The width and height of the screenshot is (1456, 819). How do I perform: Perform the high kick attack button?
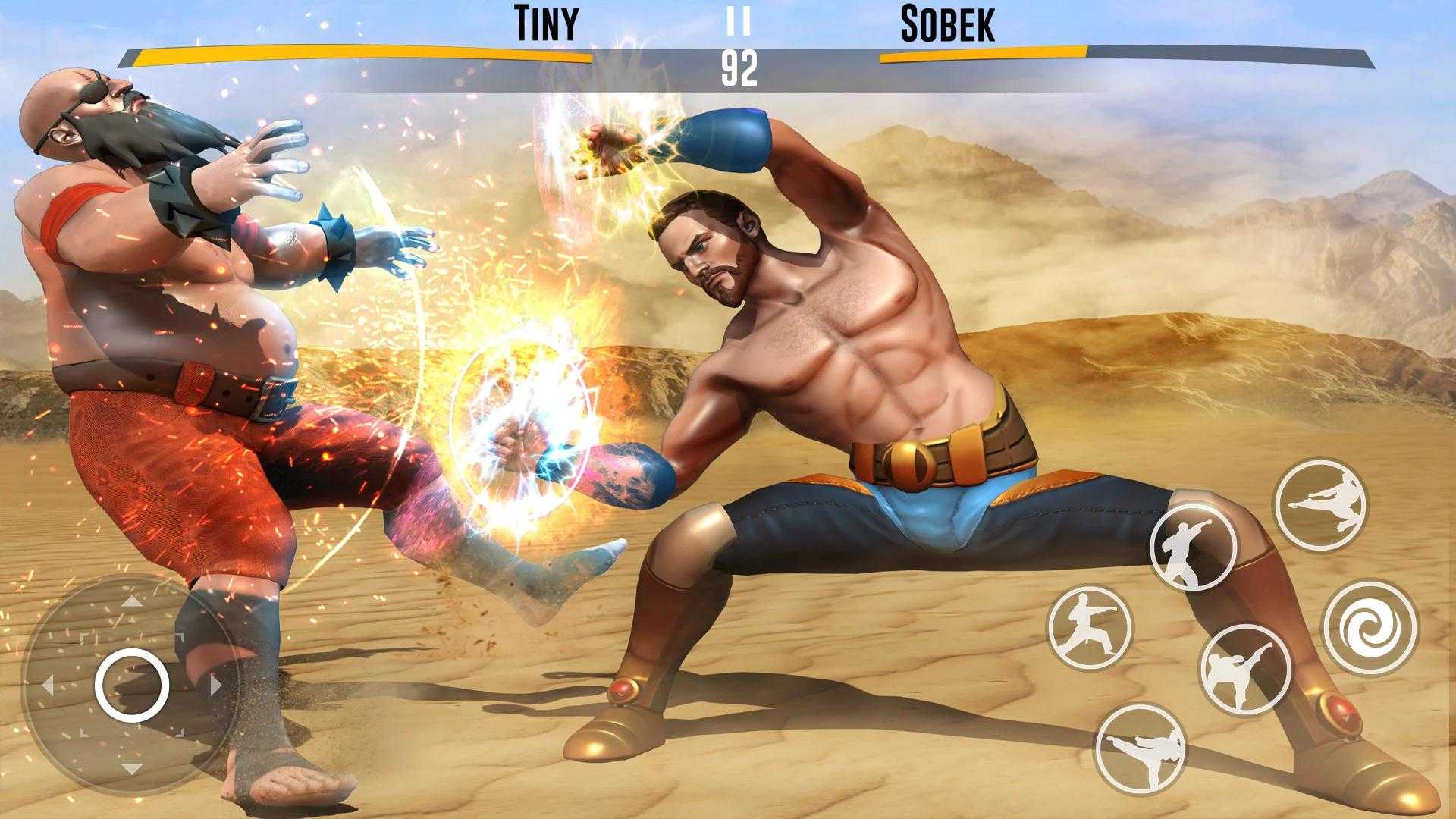pos(1244,670)
